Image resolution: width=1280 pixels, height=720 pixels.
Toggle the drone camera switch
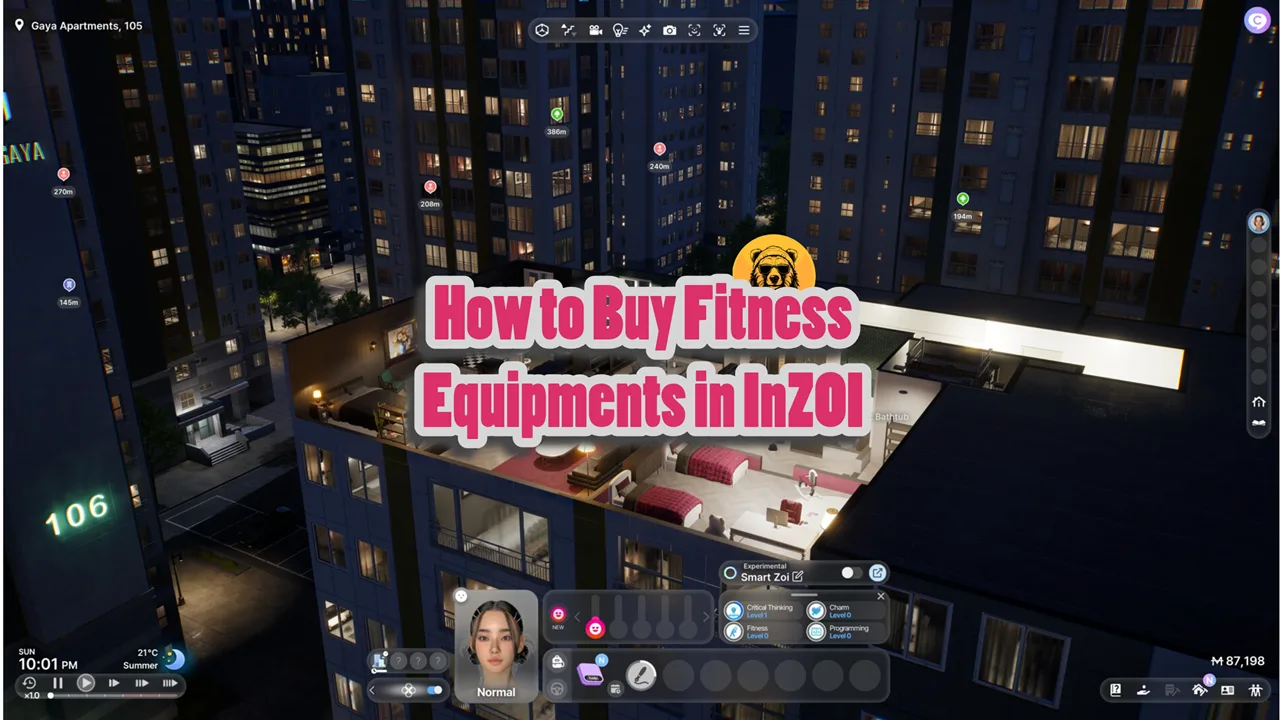click(433, 689)
